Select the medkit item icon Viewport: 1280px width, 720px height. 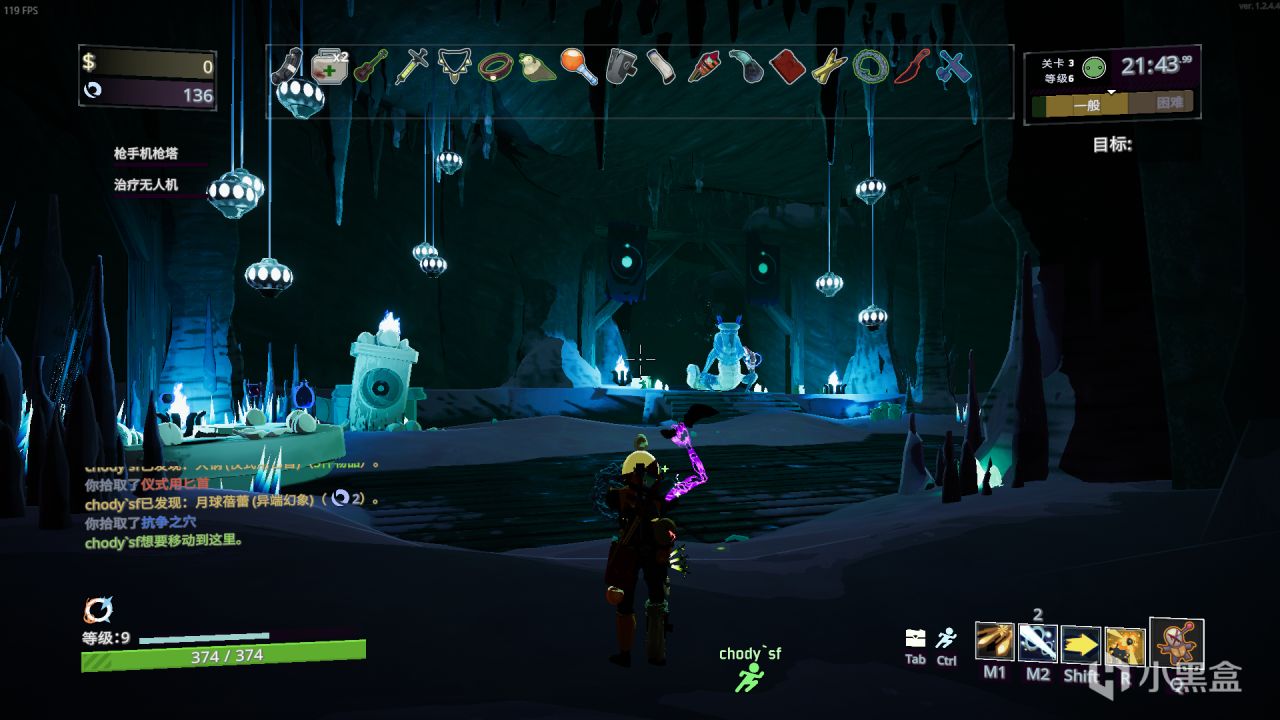[x=327, y=67]
